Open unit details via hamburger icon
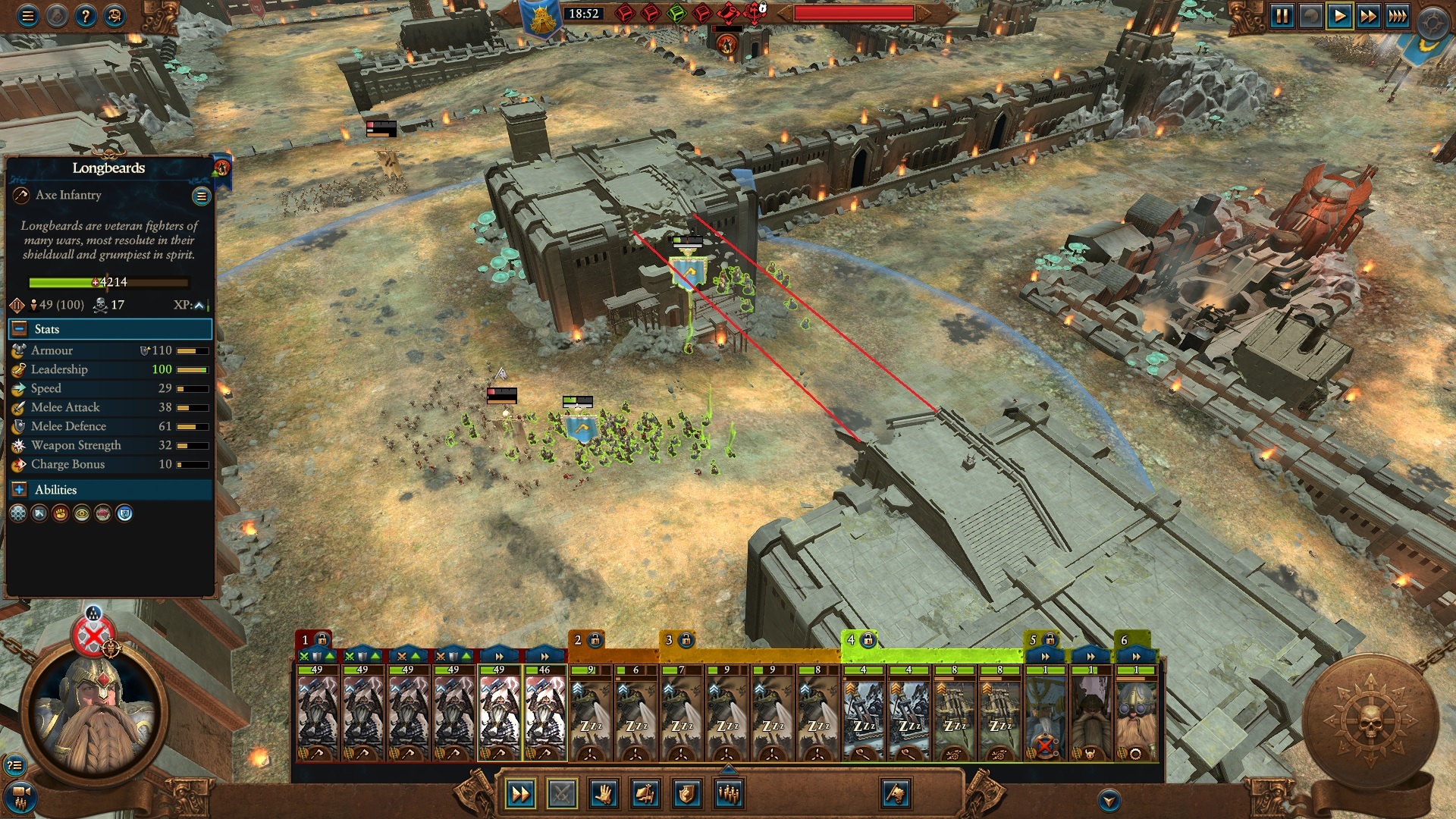 [201, 195]
